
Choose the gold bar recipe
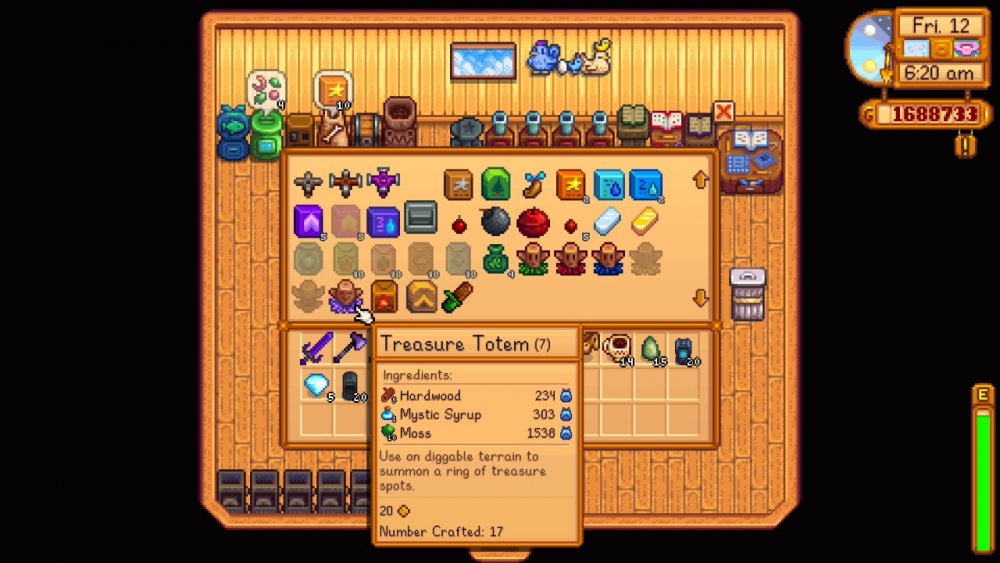pyautogui.click(x=645, y=221)
